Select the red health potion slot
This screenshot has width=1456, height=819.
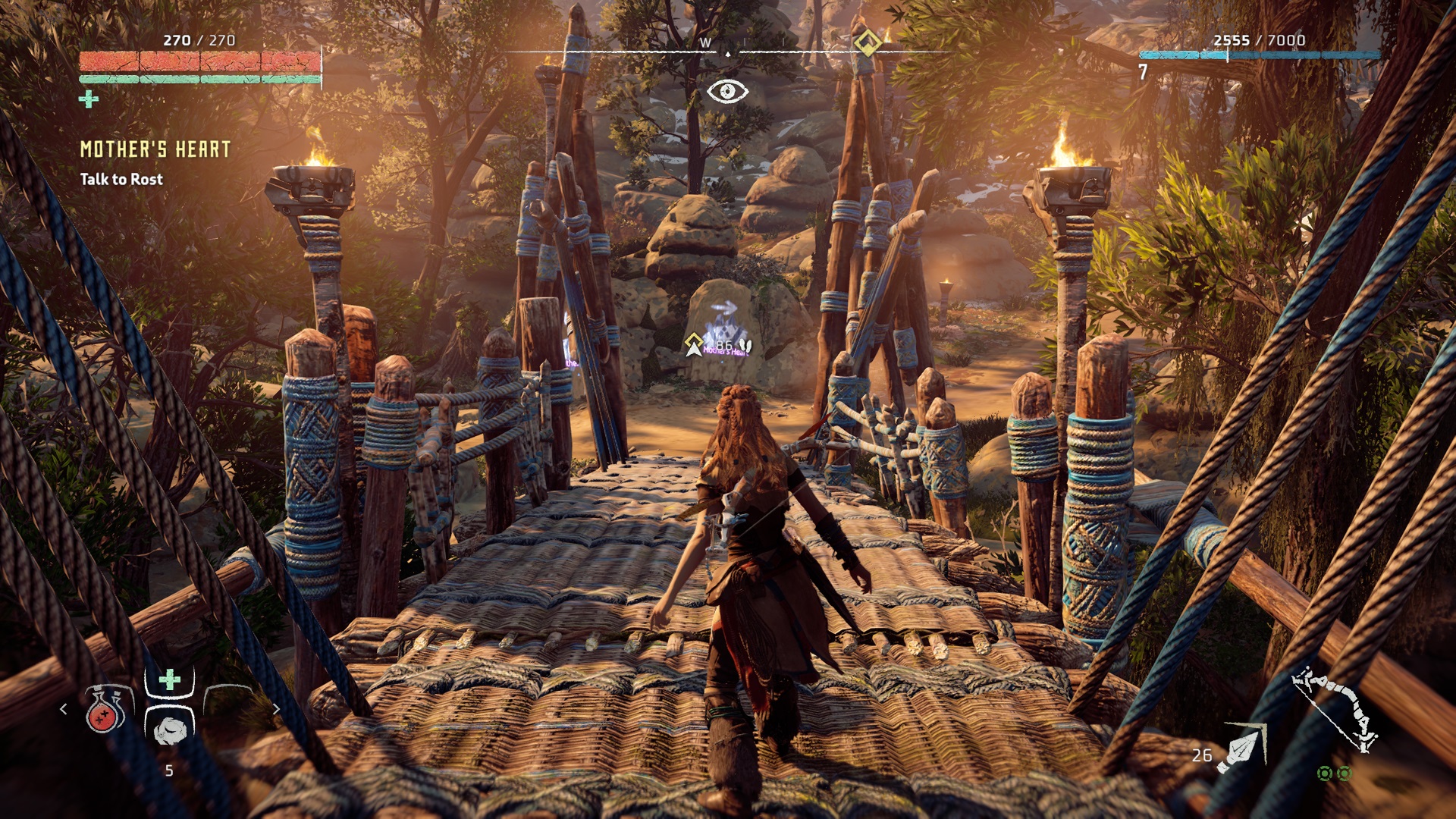click(x=105, y=710)
